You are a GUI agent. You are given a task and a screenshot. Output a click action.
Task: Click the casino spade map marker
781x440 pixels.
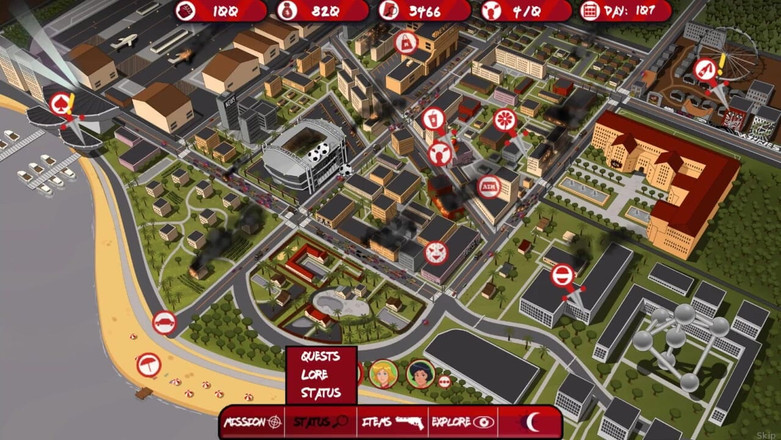tap(61, 103)
